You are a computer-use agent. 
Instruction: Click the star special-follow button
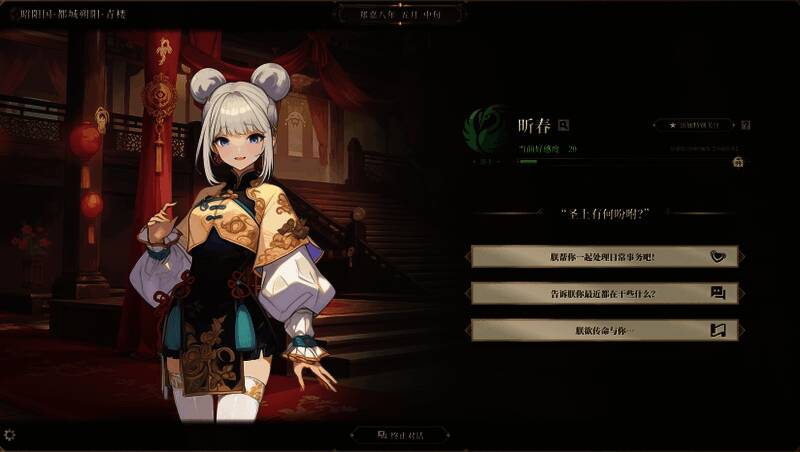(694, 125)
